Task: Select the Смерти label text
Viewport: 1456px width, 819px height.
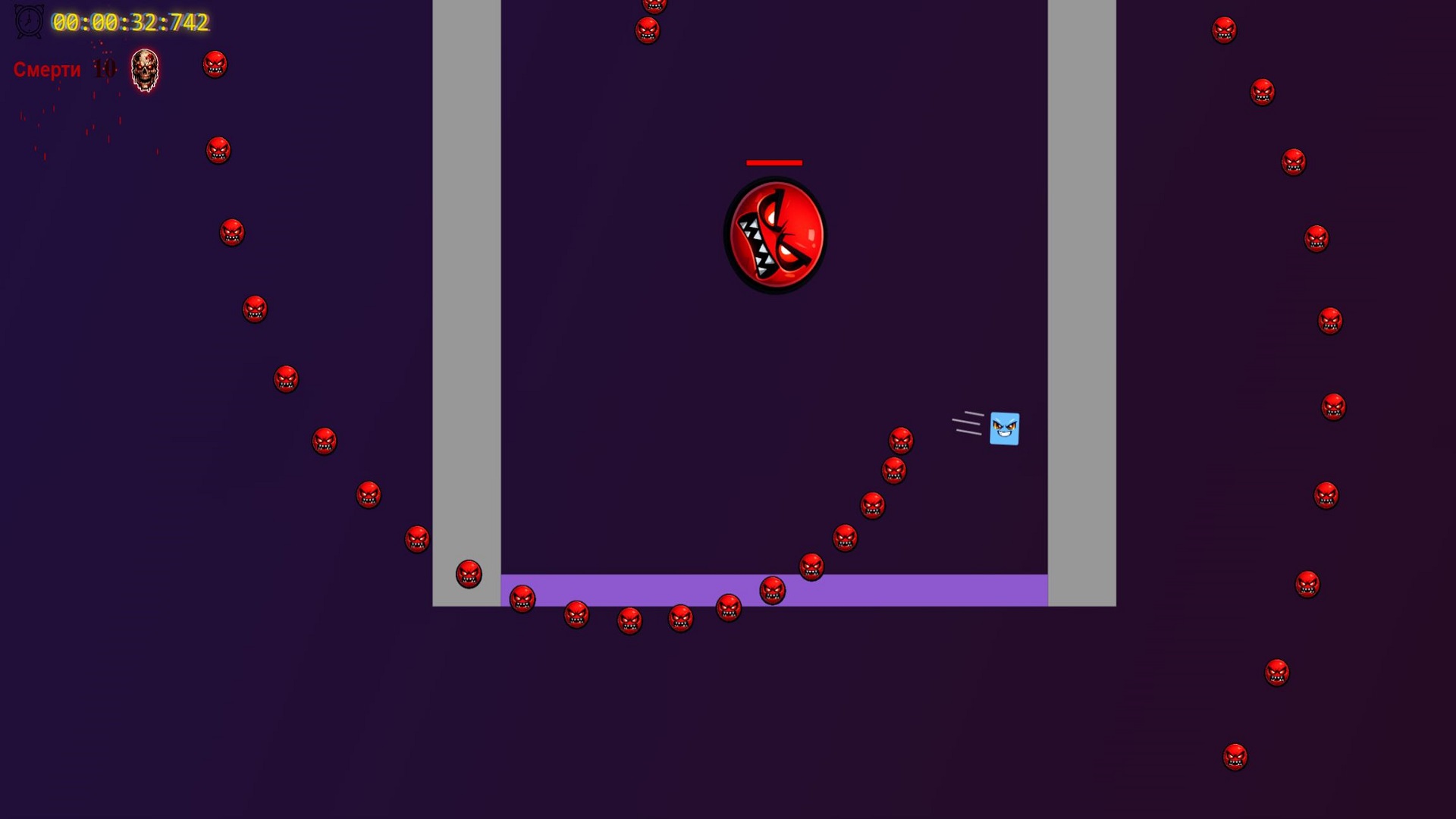Action: click(x=47, y=70)
